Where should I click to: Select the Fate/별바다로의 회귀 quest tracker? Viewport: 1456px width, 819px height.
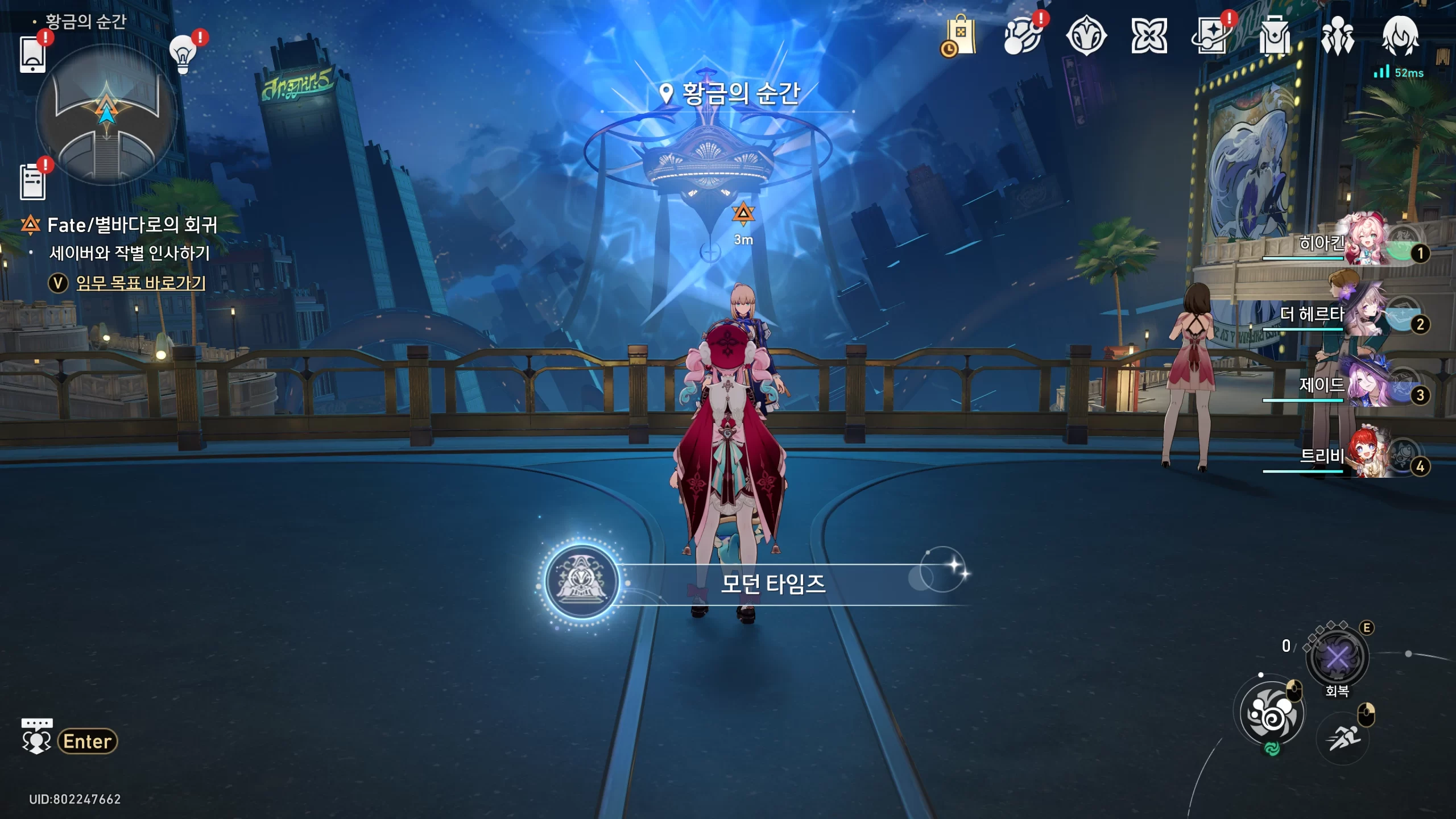(x=132, y=225)
